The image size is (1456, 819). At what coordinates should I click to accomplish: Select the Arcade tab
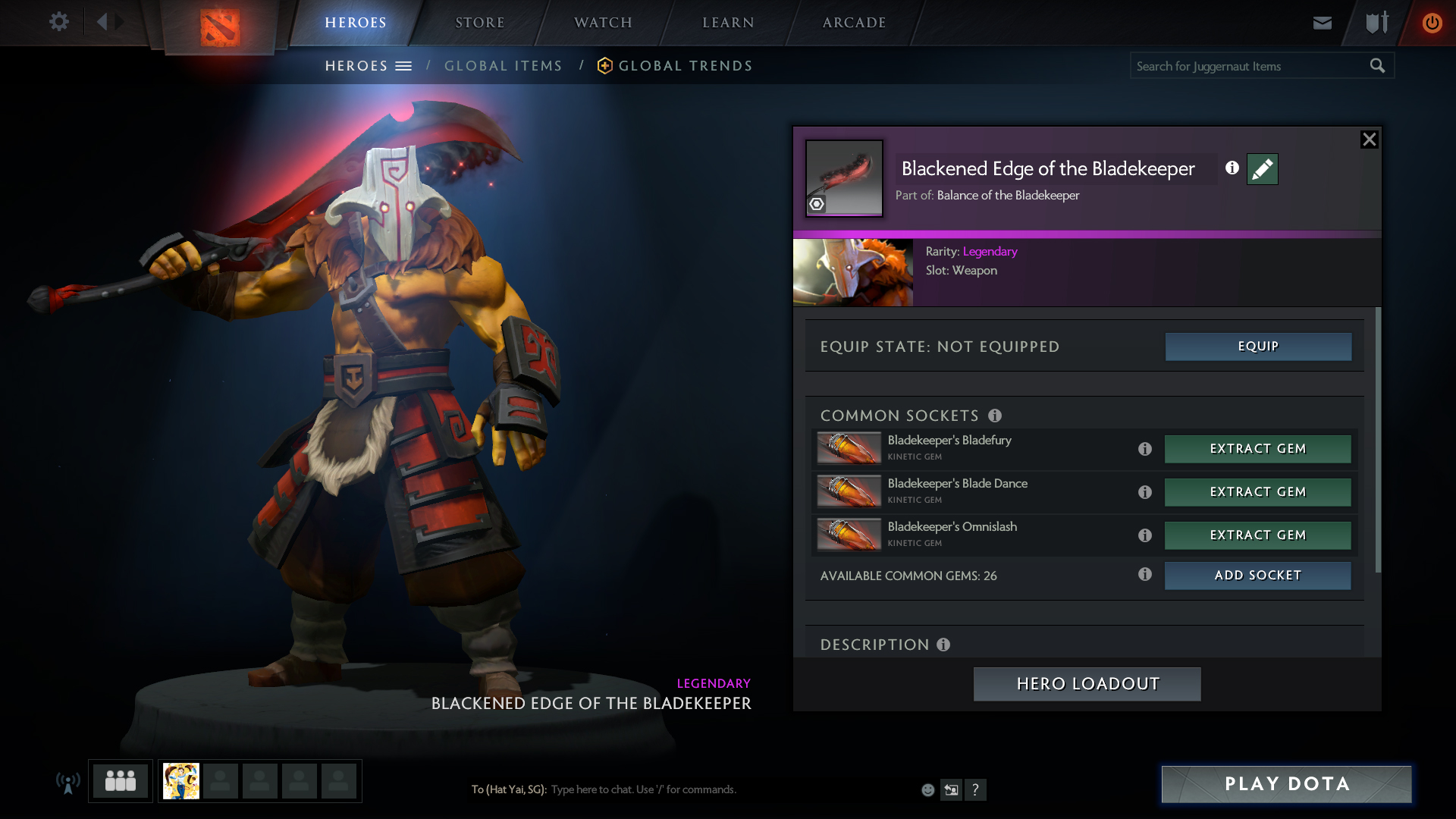pos(854,23)
